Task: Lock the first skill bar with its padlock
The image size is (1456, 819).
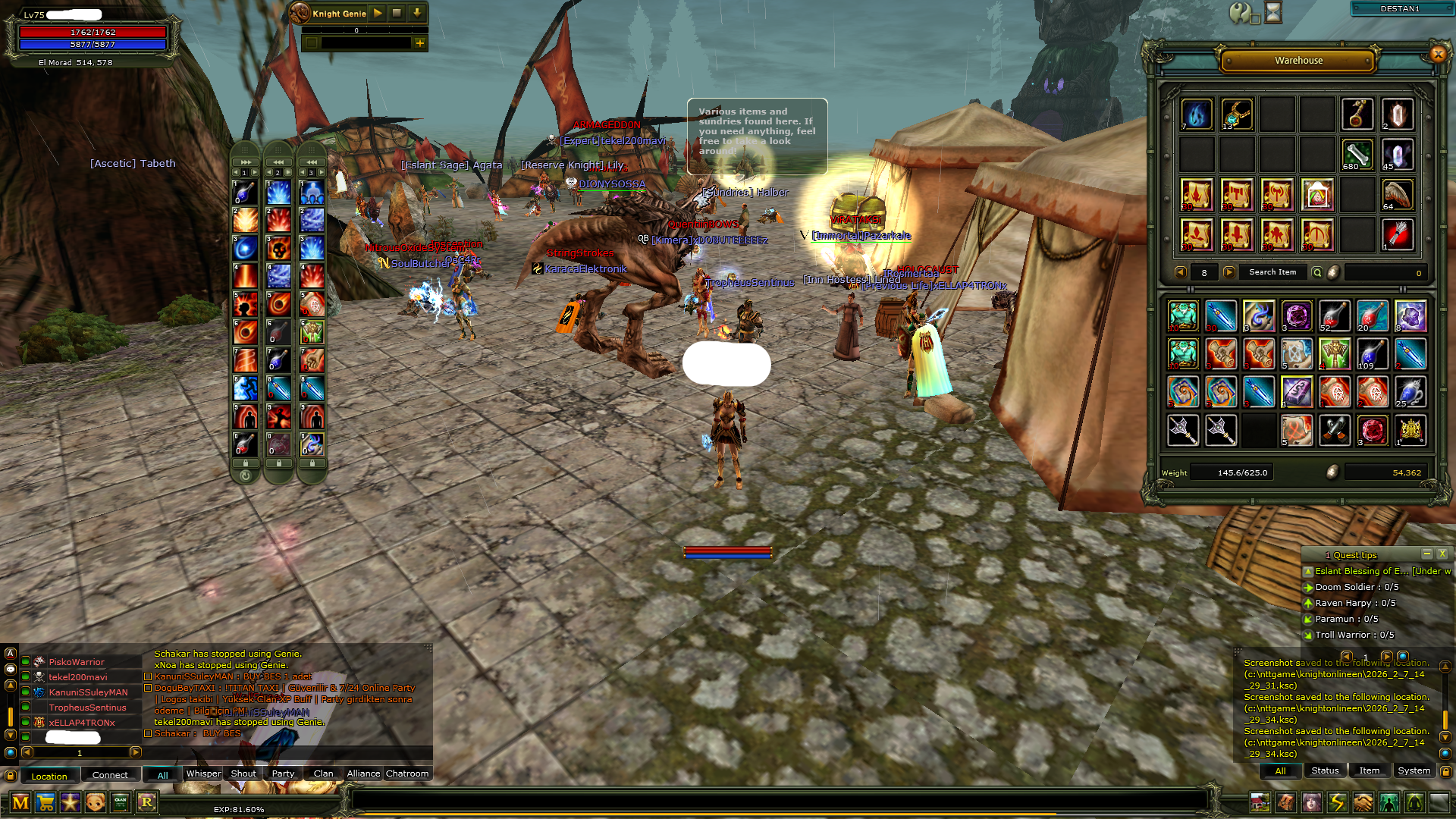Action: 245,461
